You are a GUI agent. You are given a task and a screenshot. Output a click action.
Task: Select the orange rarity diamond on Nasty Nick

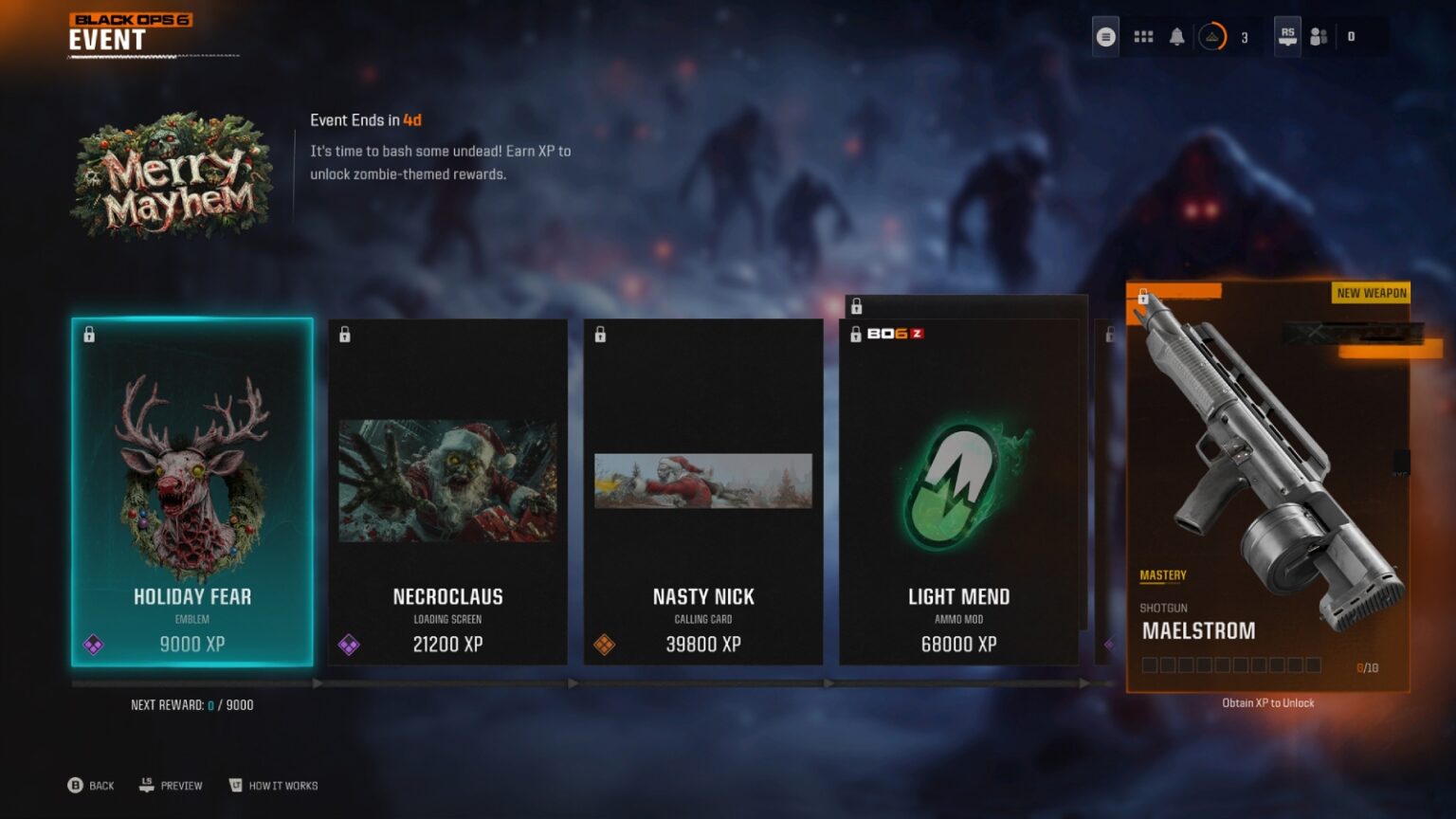click(606, 645)
